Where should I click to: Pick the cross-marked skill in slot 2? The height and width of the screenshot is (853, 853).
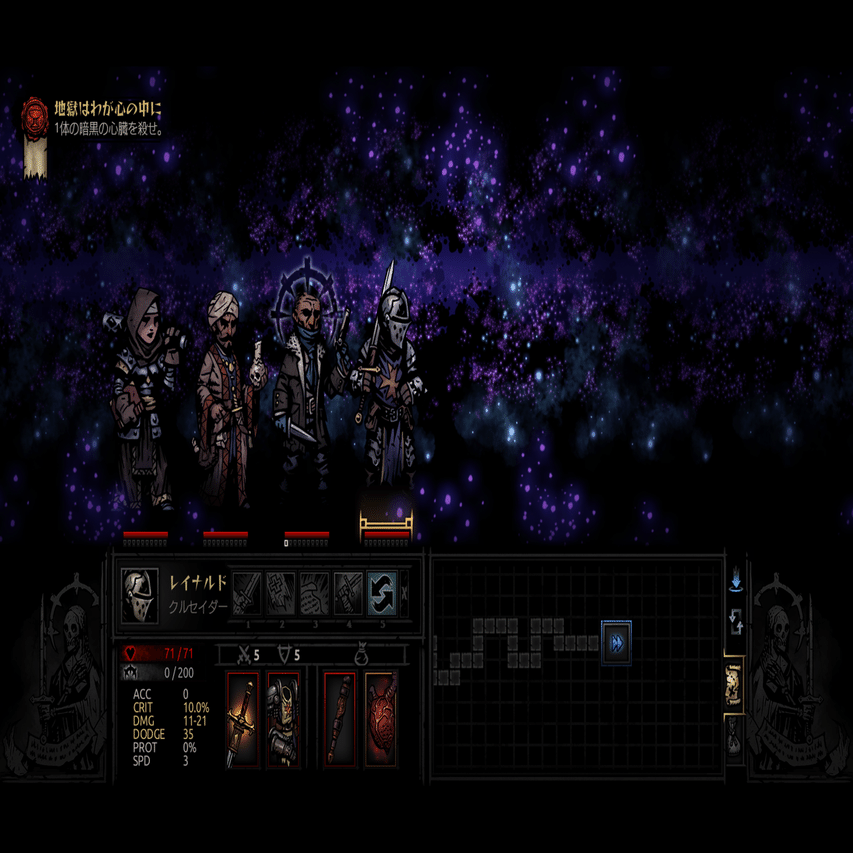[281, 593]
